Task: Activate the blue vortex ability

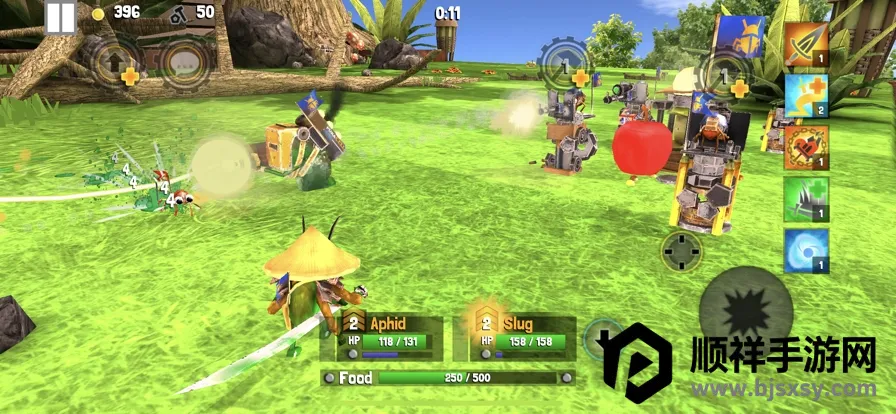Action: point(805,250)
